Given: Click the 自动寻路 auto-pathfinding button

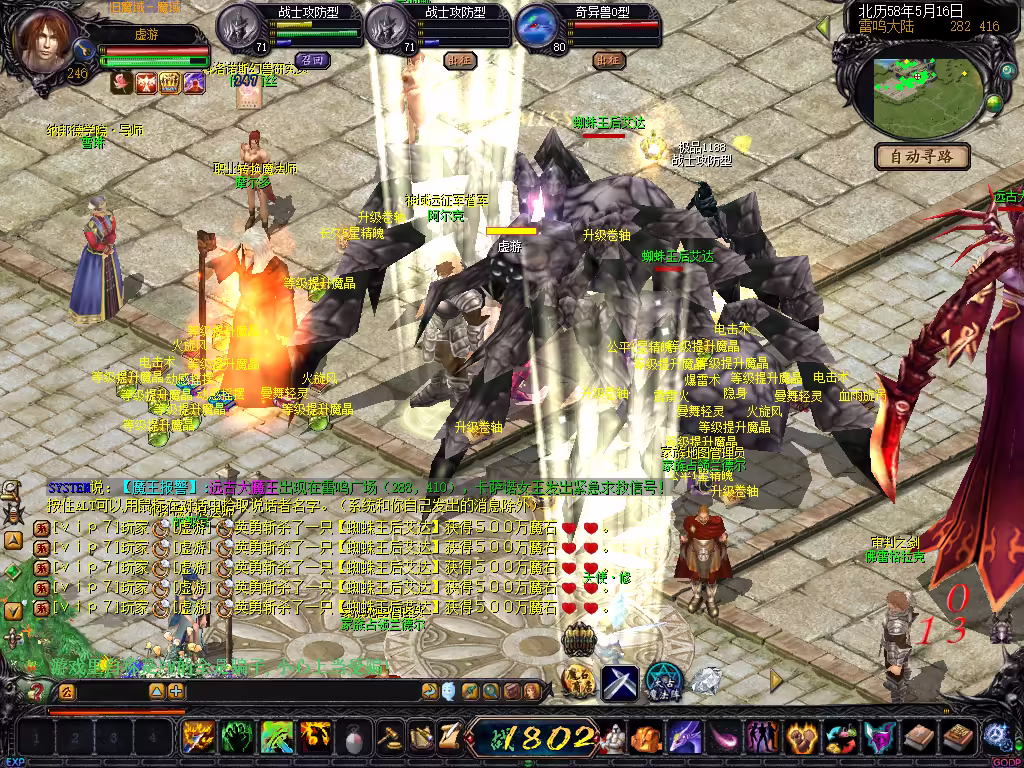Looking at the screenshot, I should click(922, 156).
